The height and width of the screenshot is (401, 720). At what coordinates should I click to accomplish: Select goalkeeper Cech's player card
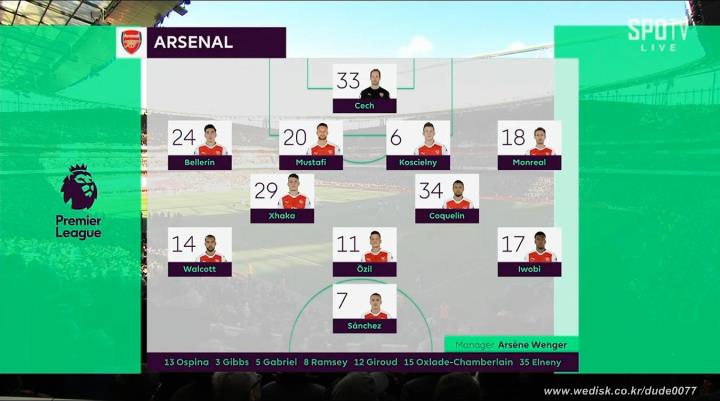coord(364,88)
